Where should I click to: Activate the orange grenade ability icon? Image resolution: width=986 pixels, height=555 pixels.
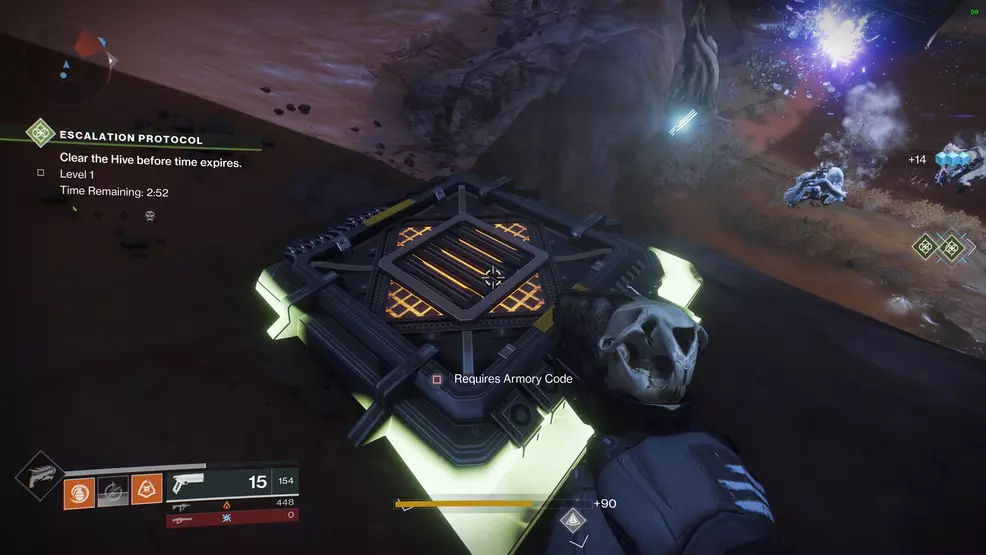(79, 492)
